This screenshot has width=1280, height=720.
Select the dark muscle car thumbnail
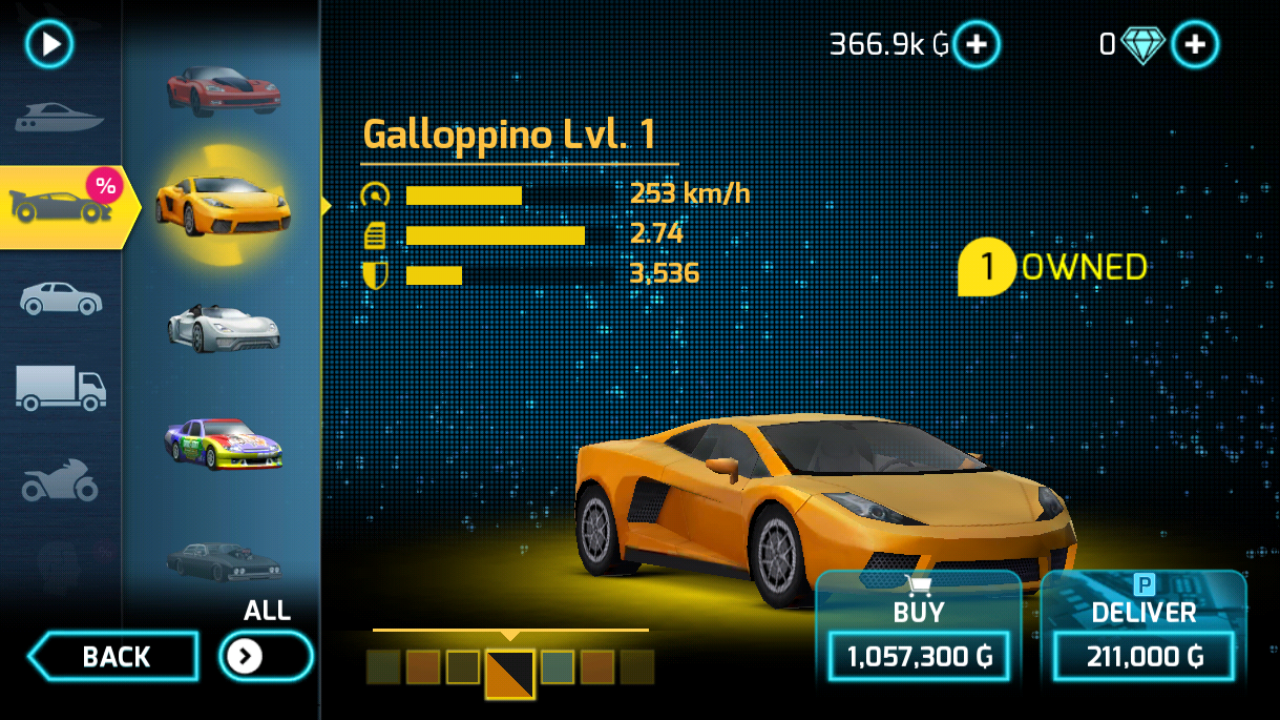[x=223, y=560]
